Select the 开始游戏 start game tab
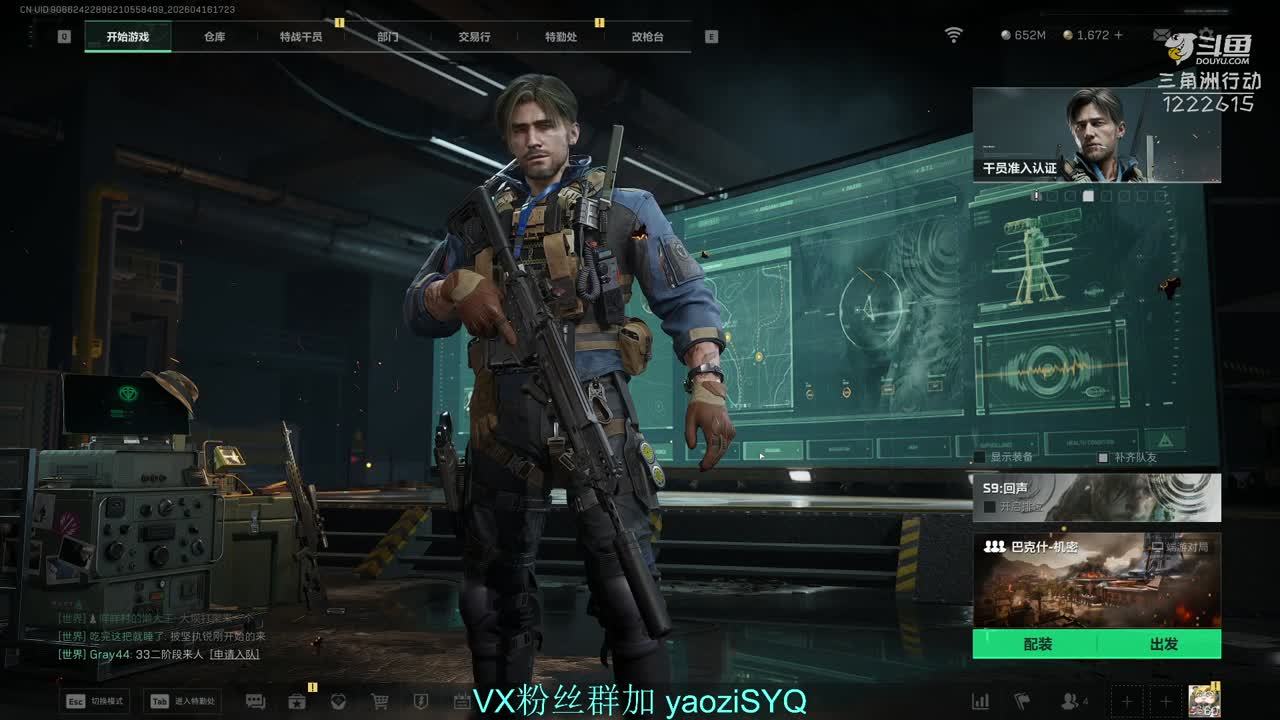1280x720 pixels. (x=128, y=37)
